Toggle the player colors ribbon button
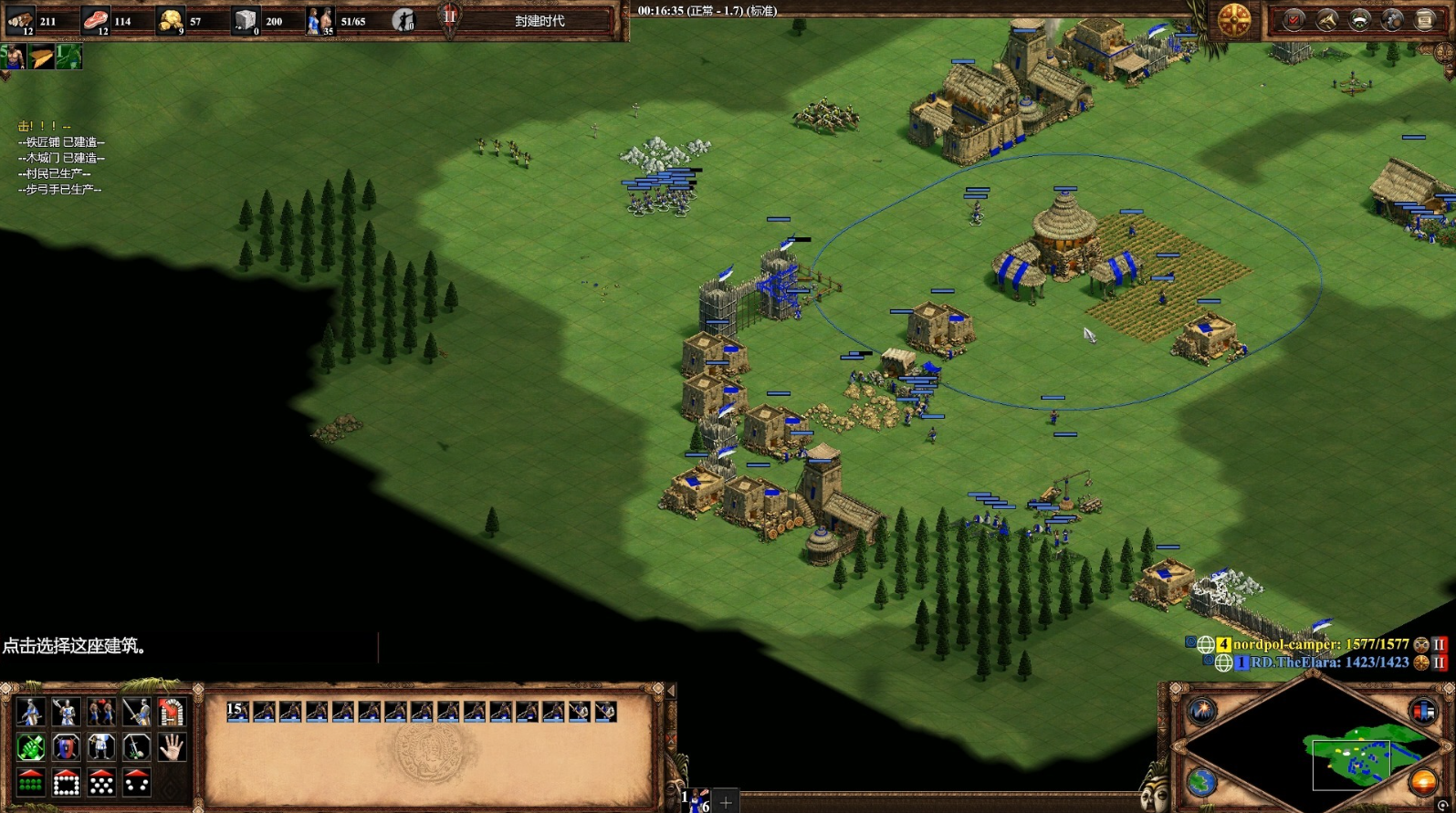This screenshot has width=1456, height=813. tap(1422, 711)
